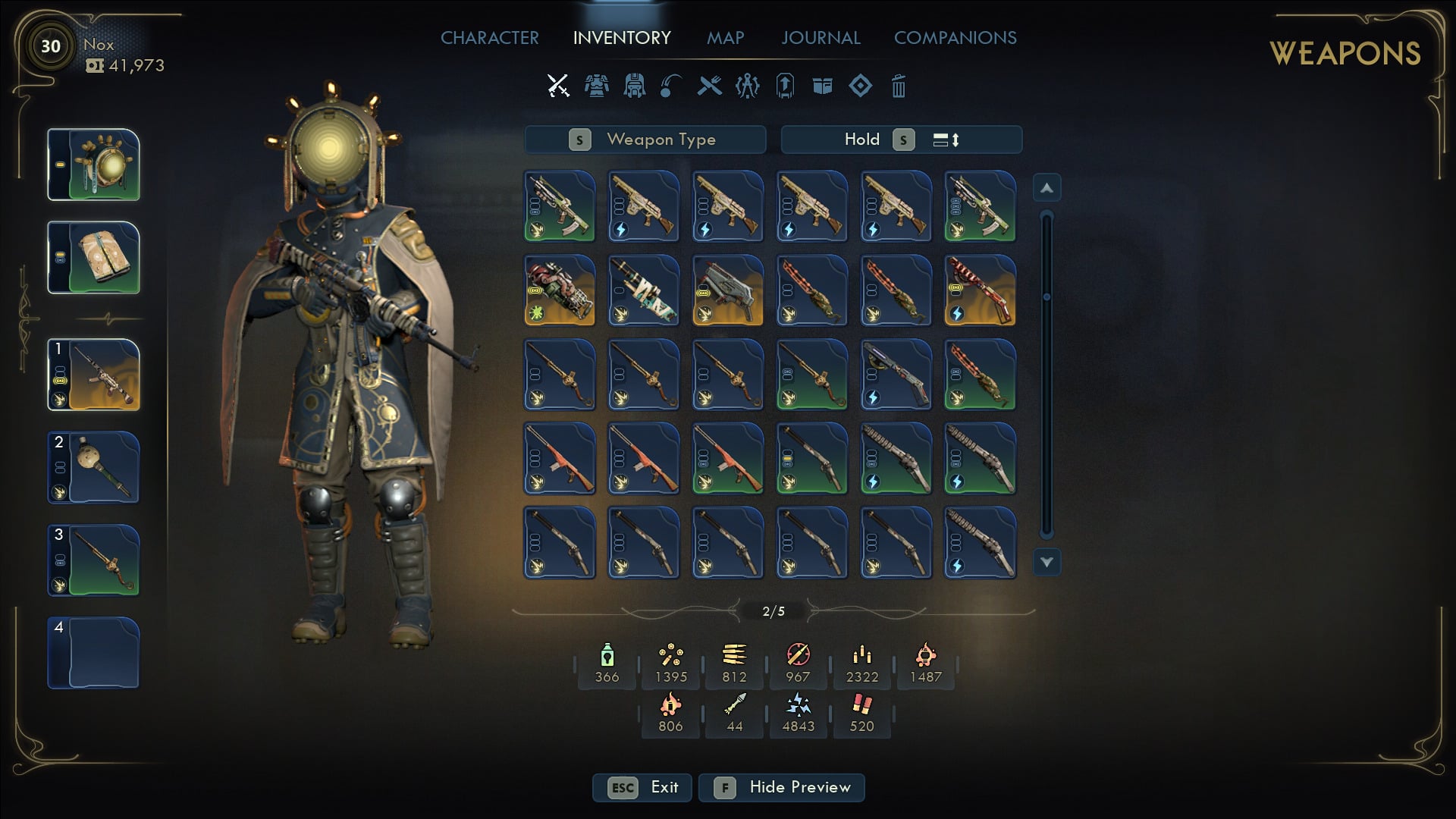This screenshot has height=819, width=1456.
Task: Click the scroll-down arrow beside the weapon grid
Action: (x=1047, y=562)
